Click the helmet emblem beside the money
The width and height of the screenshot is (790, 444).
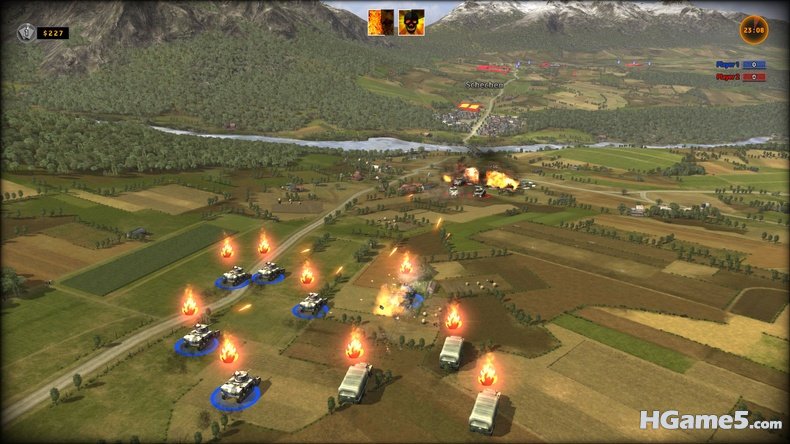[25, 32]
